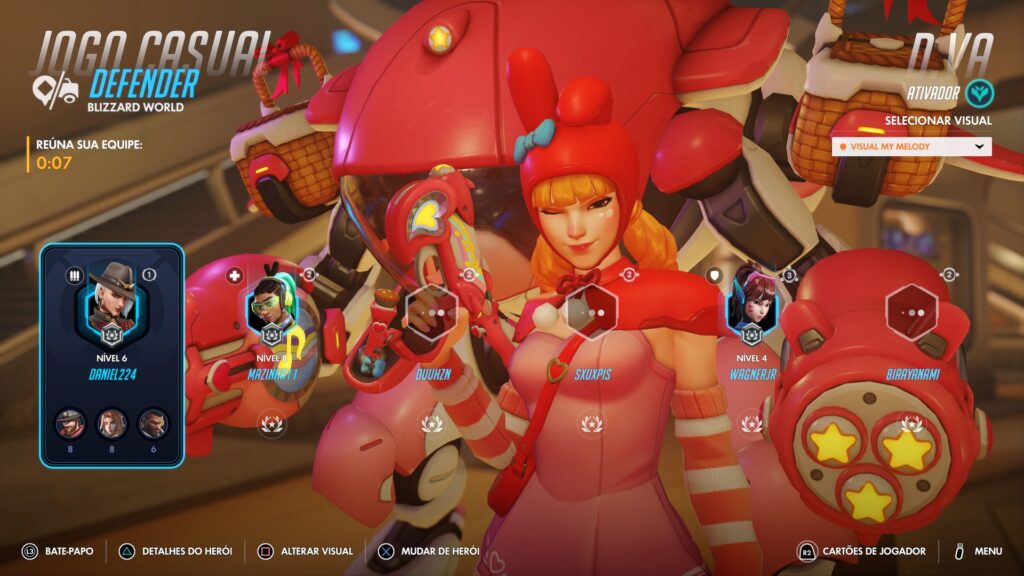Choose the Duuhzn player slot
Viewport: 1024px width, 576px height.
(x=431, y=311)
